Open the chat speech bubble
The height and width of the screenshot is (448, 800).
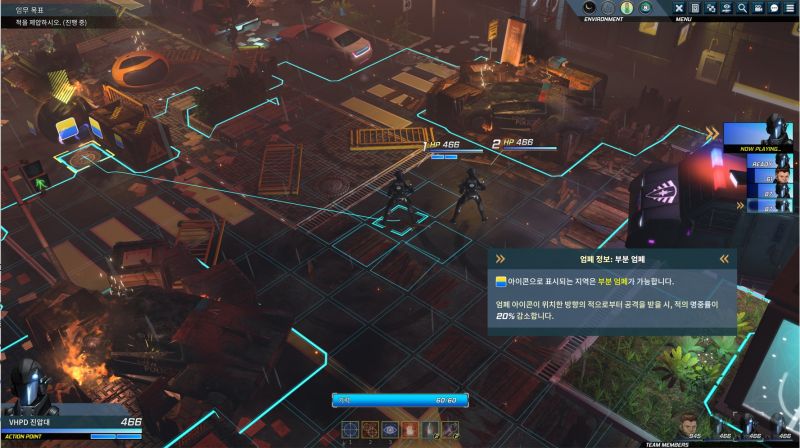point(774,8)
